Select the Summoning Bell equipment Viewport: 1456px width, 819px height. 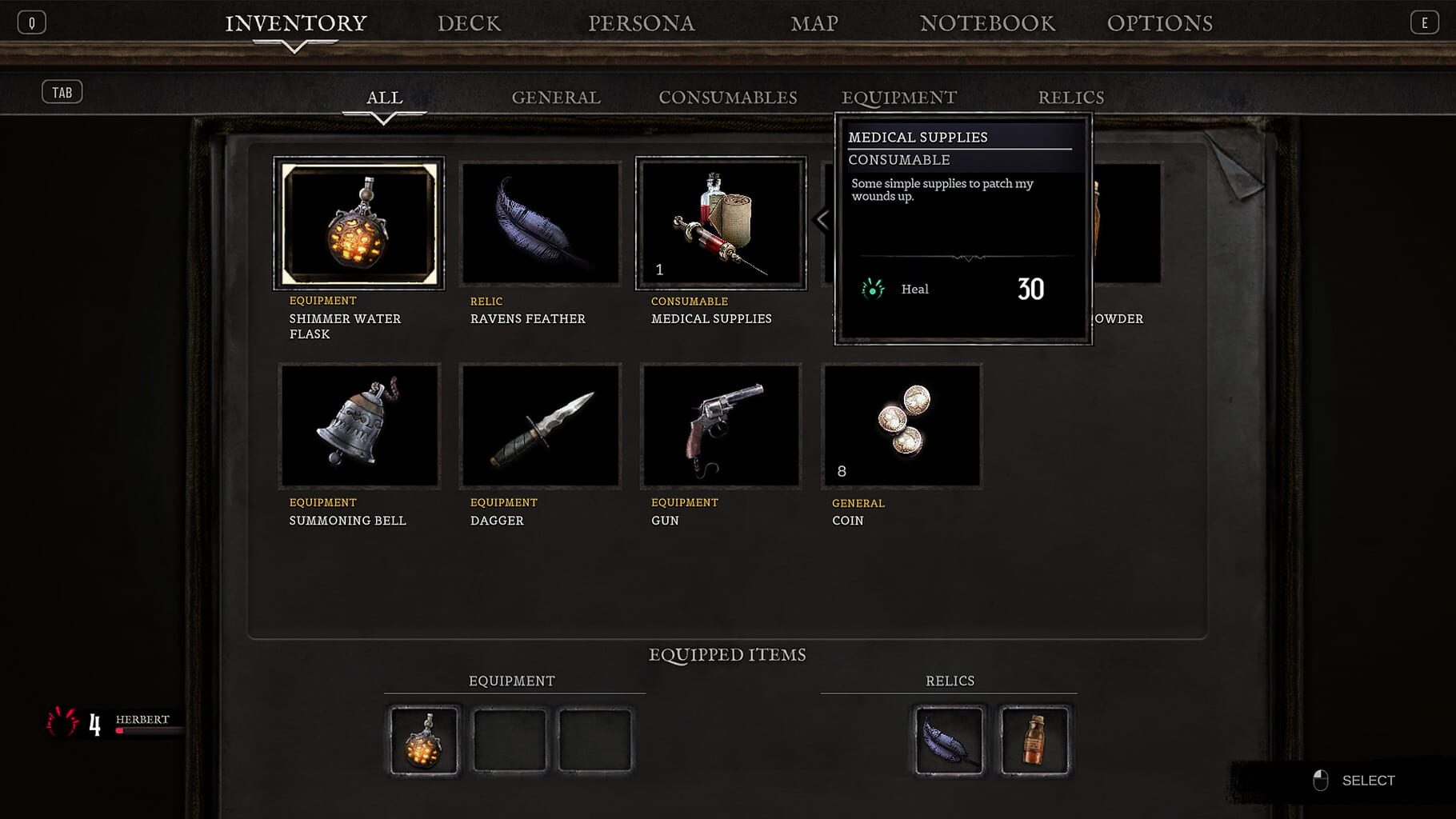(x=358, y=425)
